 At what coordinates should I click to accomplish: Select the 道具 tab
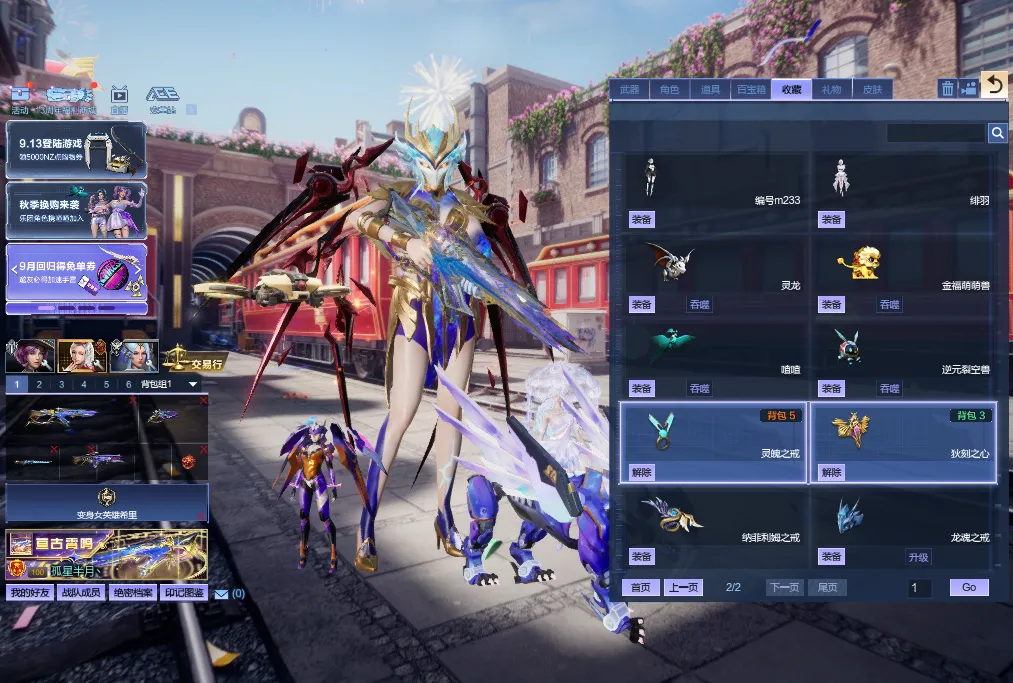coord(710,90)
